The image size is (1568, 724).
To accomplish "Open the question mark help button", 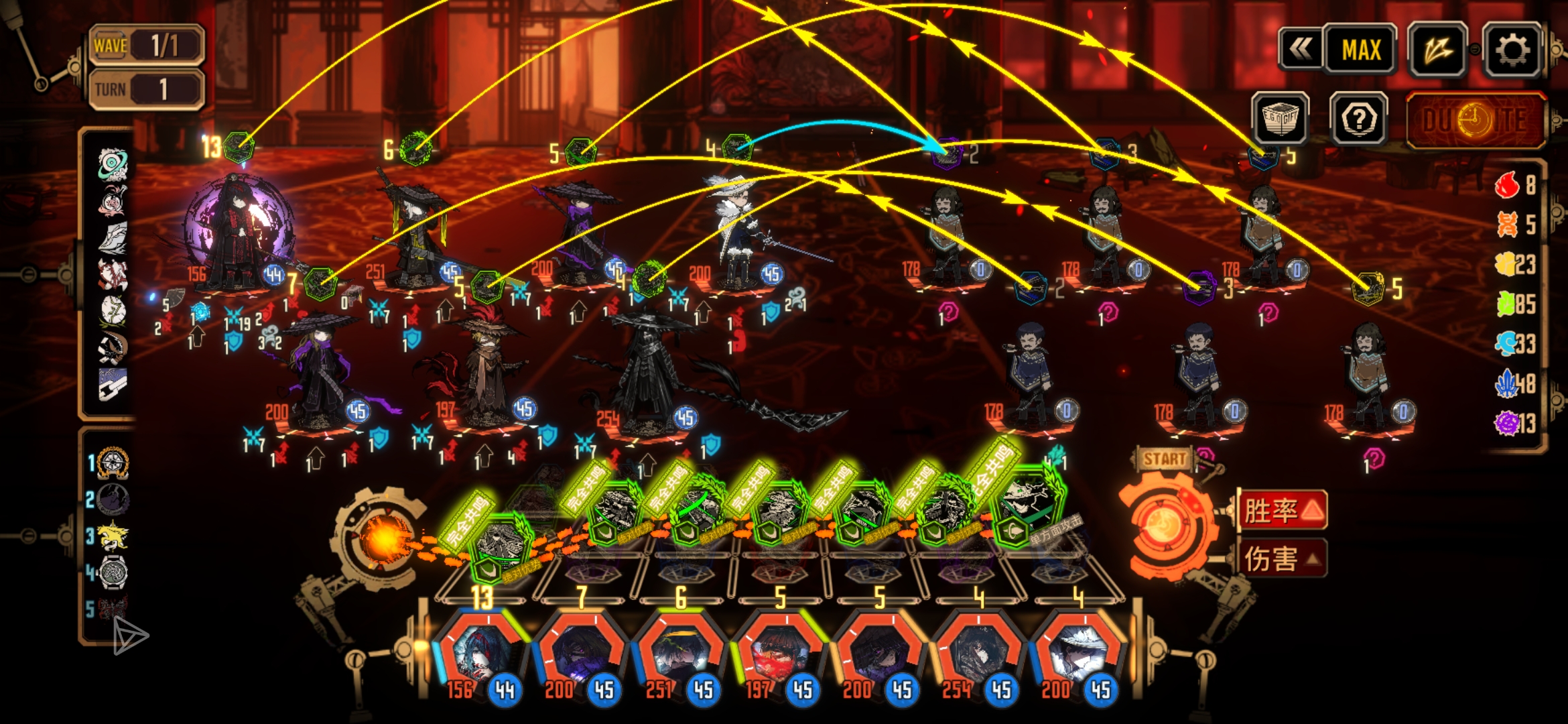I will point(1359,119).
